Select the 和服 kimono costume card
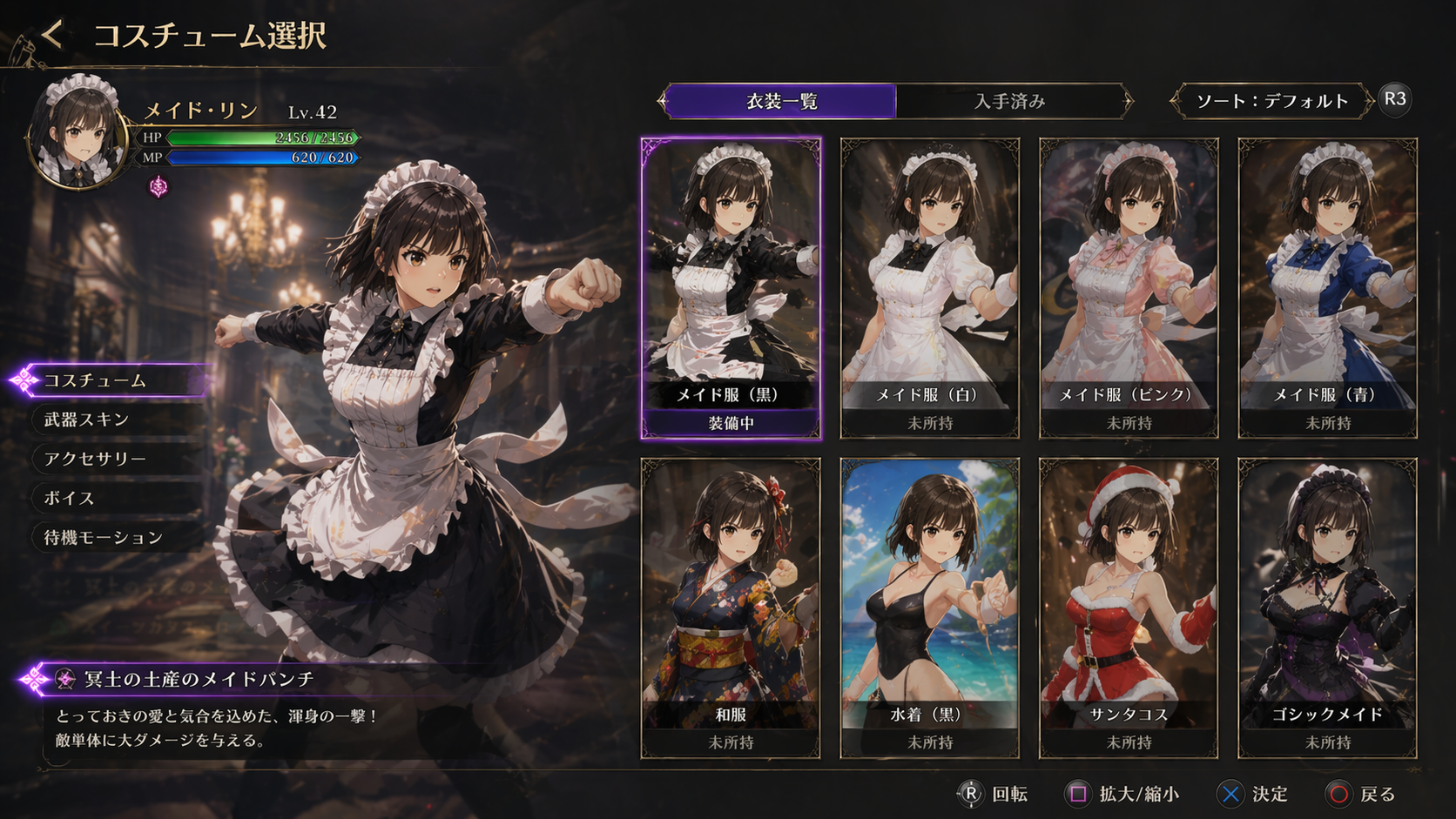Screen dimensions: 1456x819 tap(731, 608)
